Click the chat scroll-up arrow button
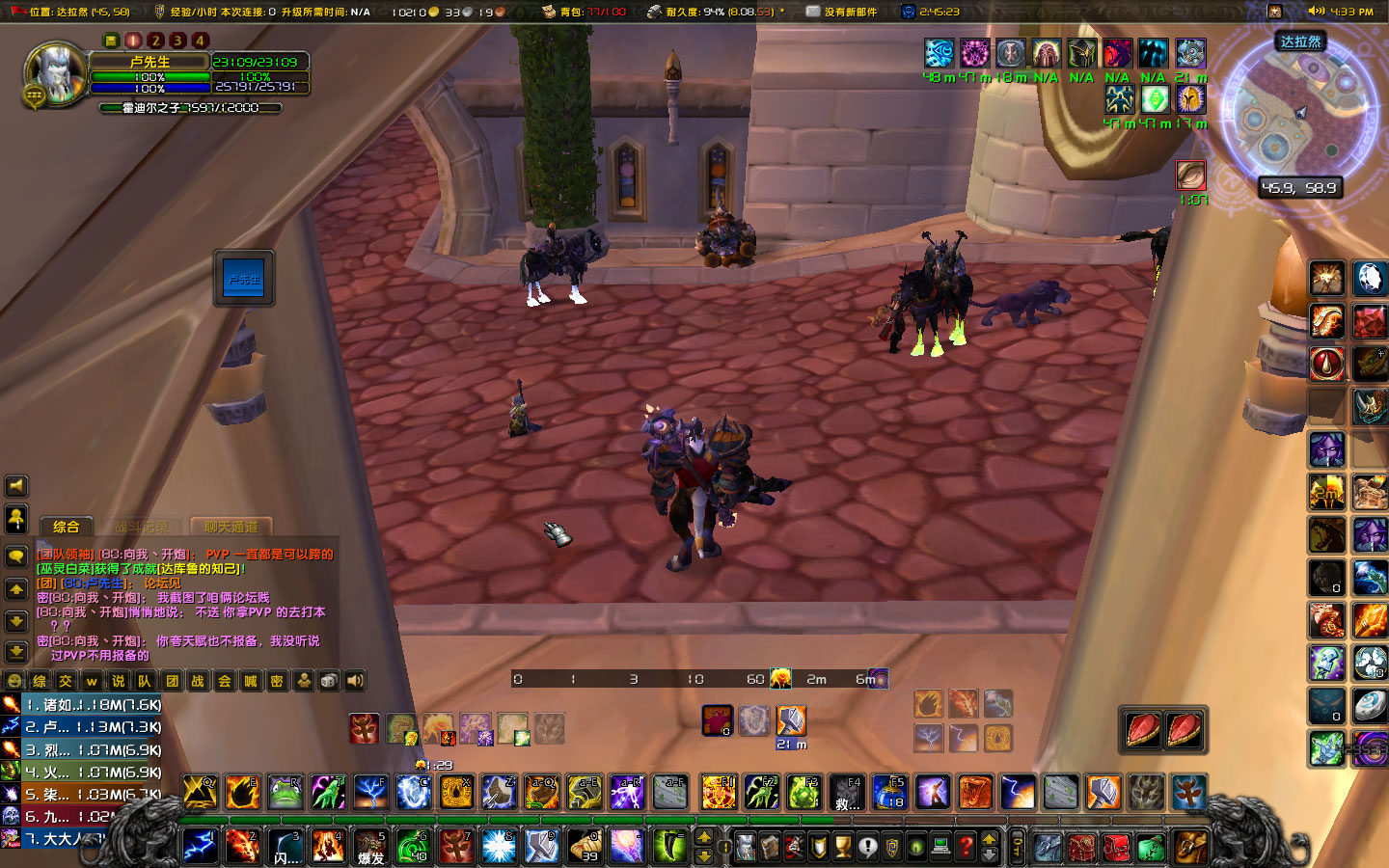Image resolution: width=1389 pixels, height=868 pixels. (x=14, y=588)
